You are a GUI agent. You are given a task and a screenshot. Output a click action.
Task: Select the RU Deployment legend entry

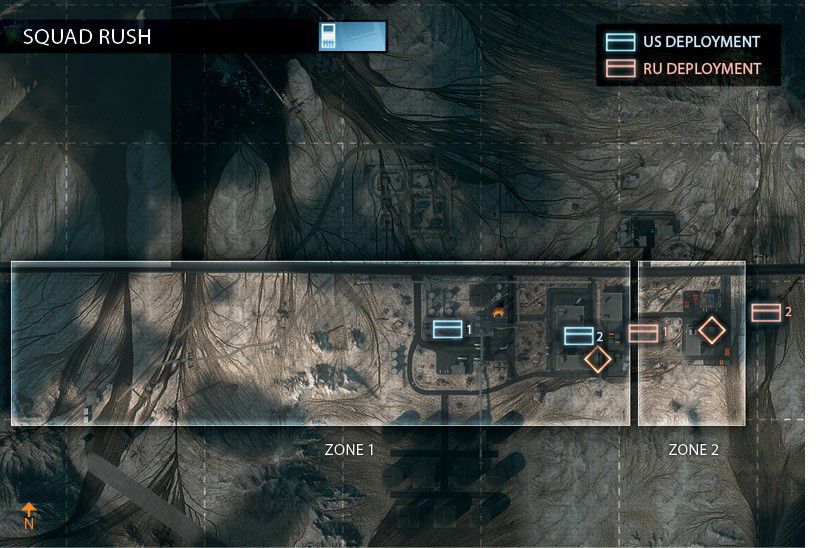pos(683,69)
